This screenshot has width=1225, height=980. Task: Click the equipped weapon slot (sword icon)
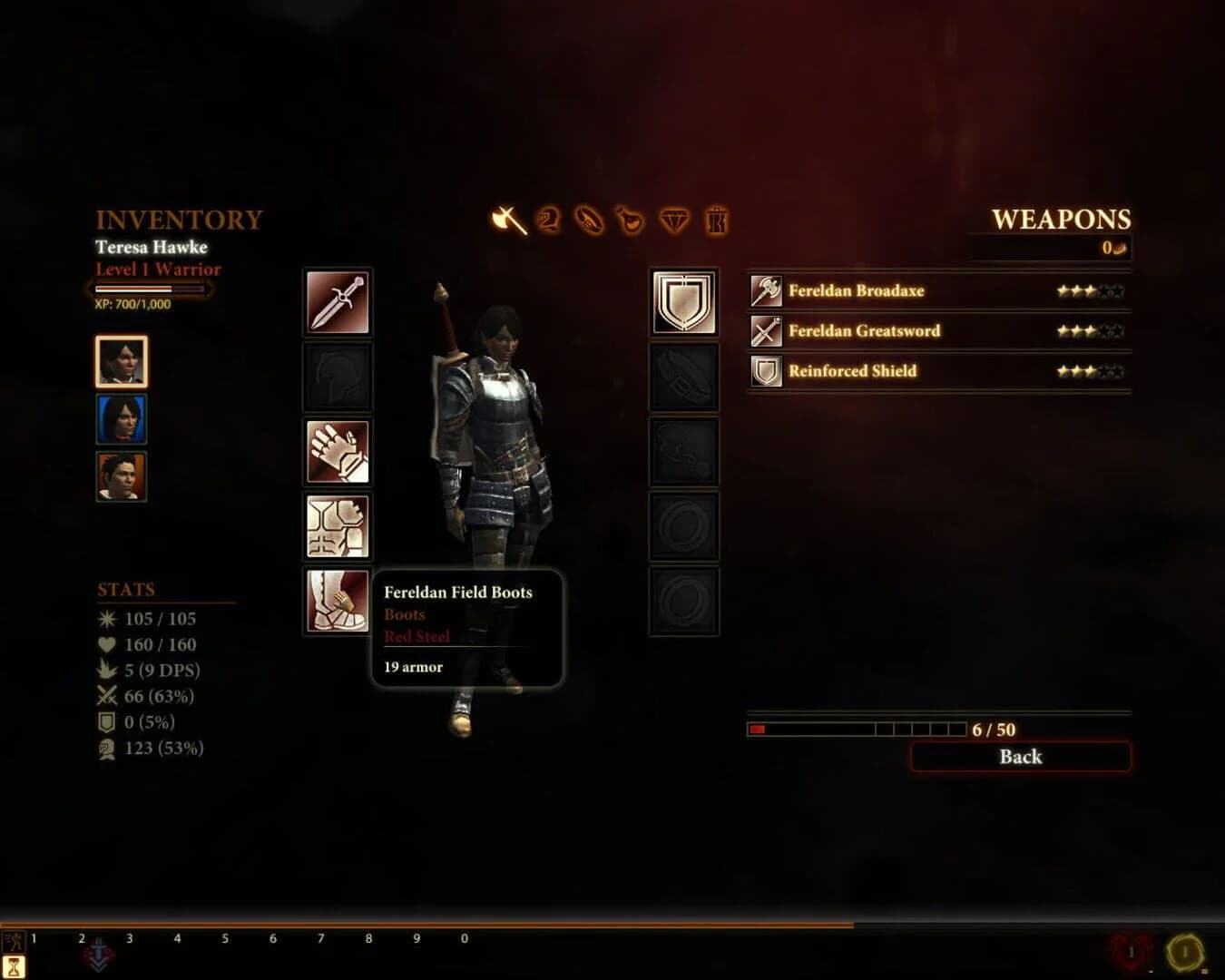(x=337, y=302)
